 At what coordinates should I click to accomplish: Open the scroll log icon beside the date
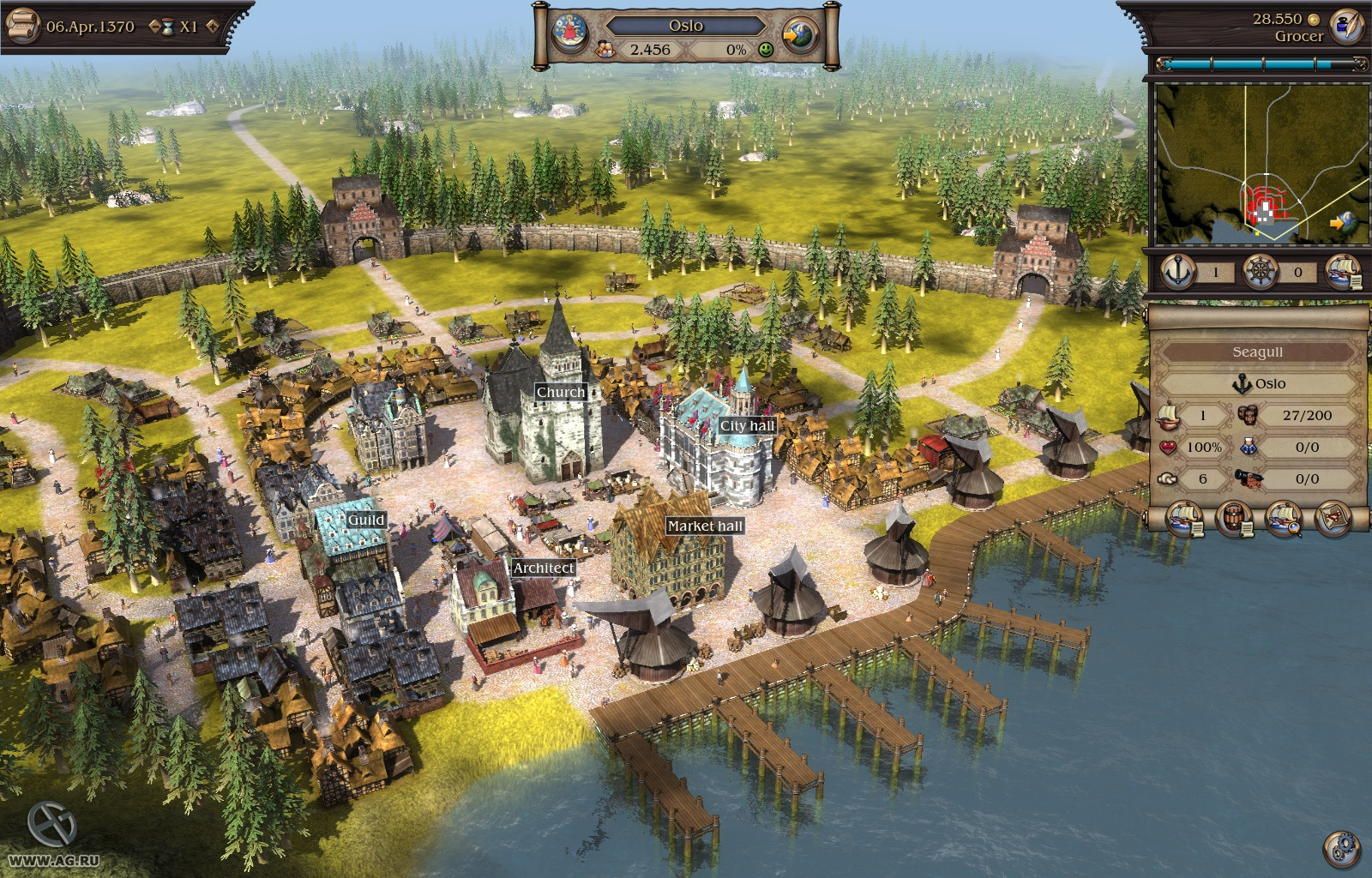[x=22, y=26]
